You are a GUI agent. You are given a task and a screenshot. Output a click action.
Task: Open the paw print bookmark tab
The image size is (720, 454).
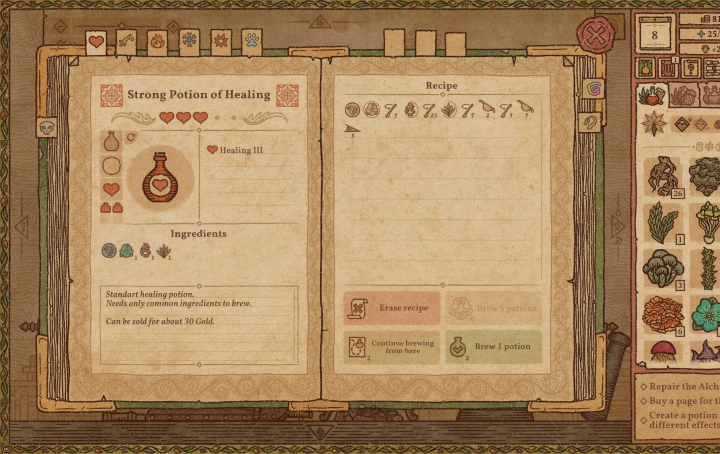250,42
